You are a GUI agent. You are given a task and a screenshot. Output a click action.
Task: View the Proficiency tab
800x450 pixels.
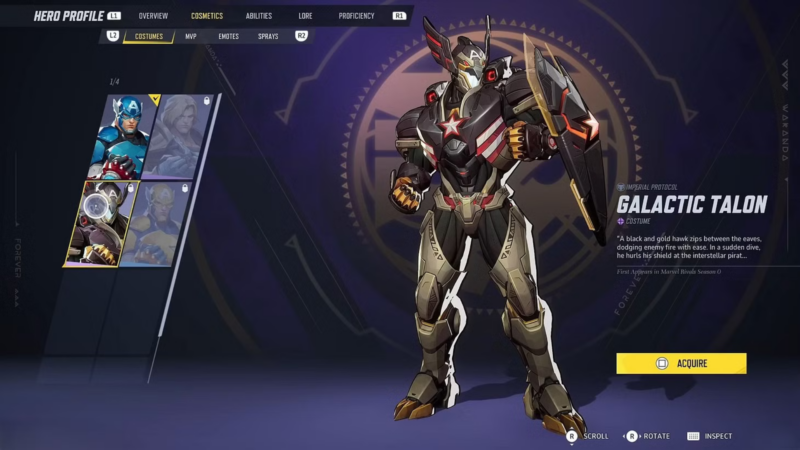(356, 16)
